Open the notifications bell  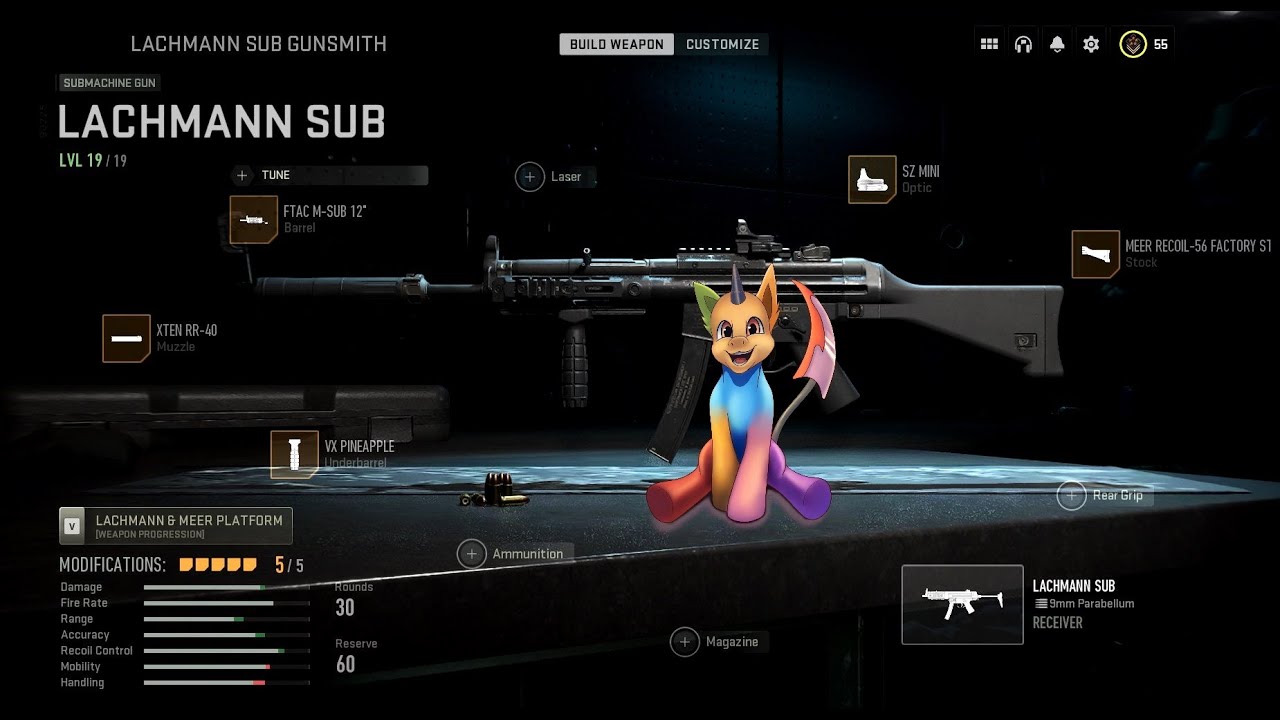(x=1057, y=44)
